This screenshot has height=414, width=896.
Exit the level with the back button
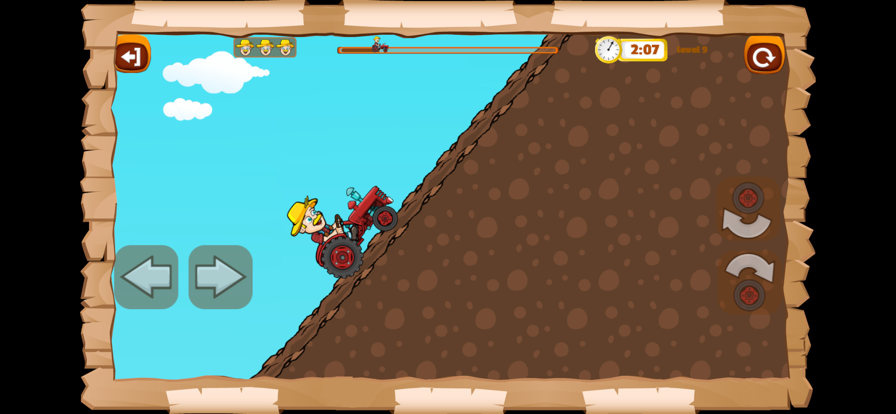click(x=131, y=56)
